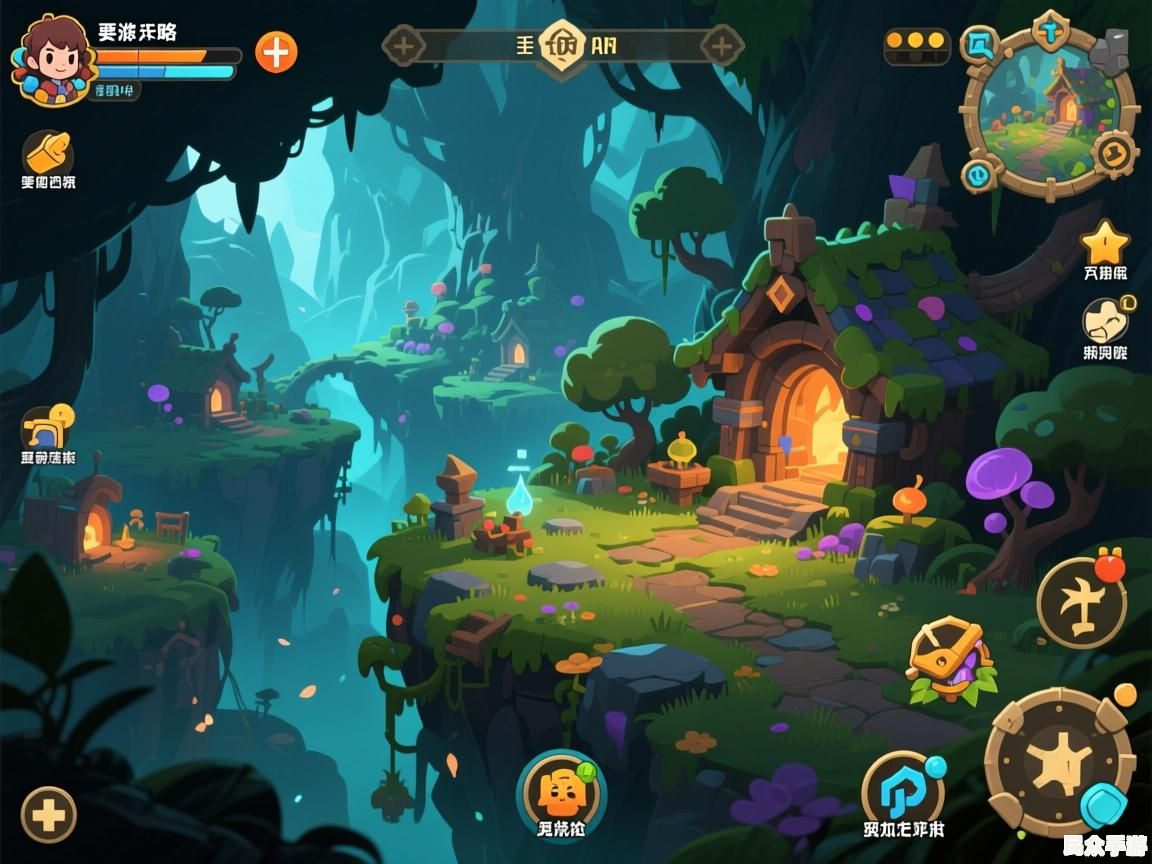
Task: Tap the orange plus button beside the bars
Action: pos(276,52)
